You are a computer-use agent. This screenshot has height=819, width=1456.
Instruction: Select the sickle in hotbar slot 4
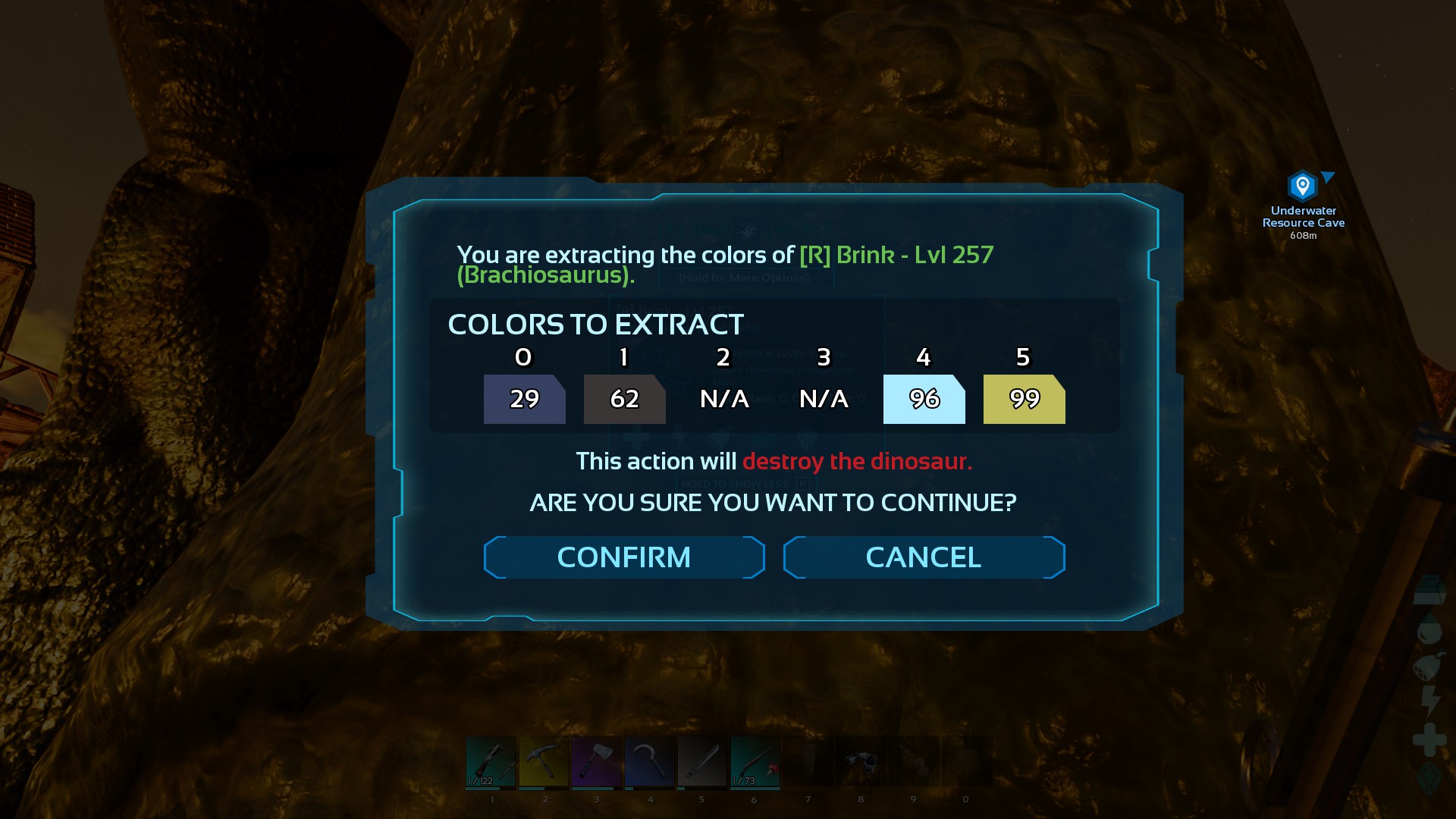[650, 761]
